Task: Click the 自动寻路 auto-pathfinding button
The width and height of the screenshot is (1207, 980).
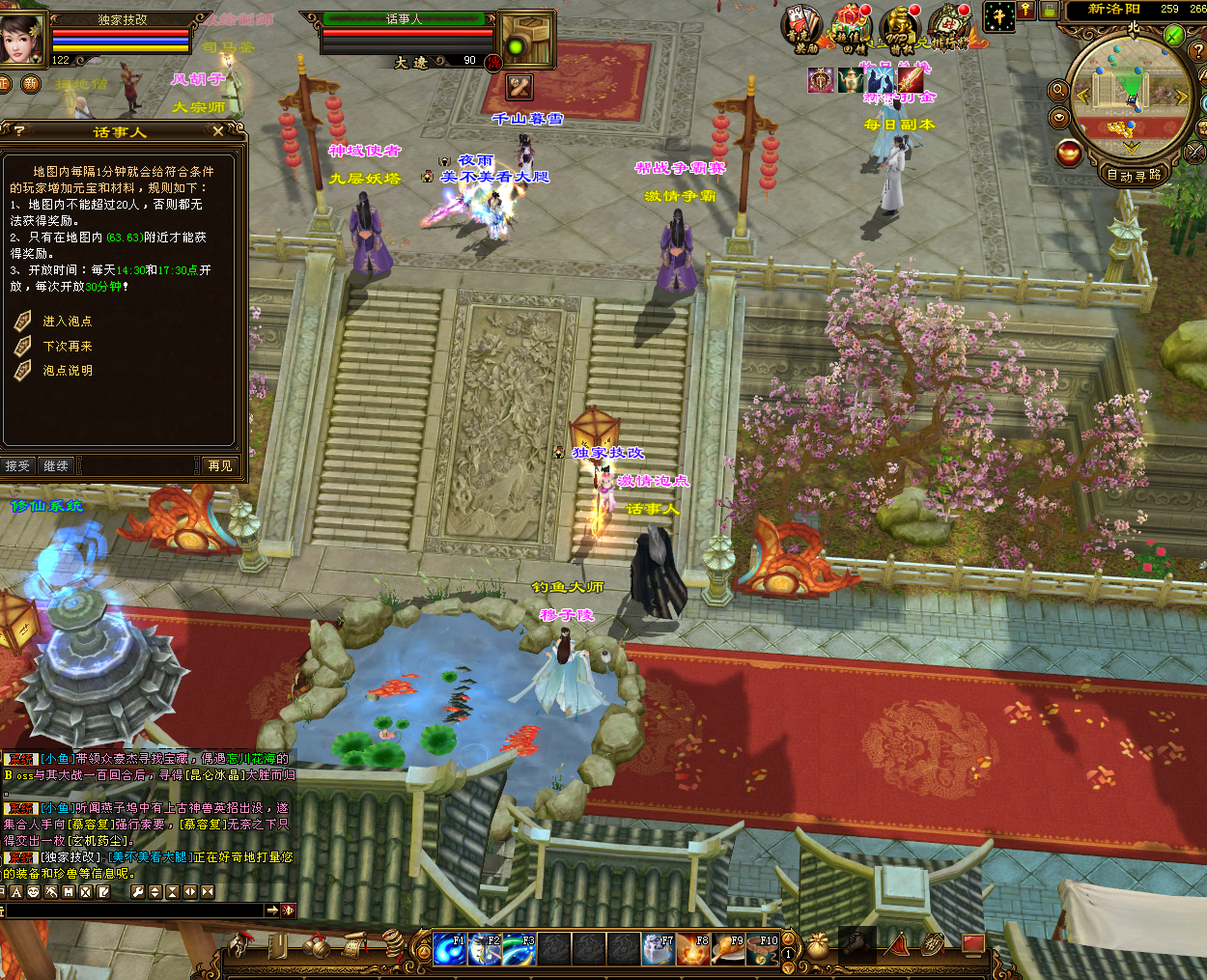Action: [x=1134, y=175]
